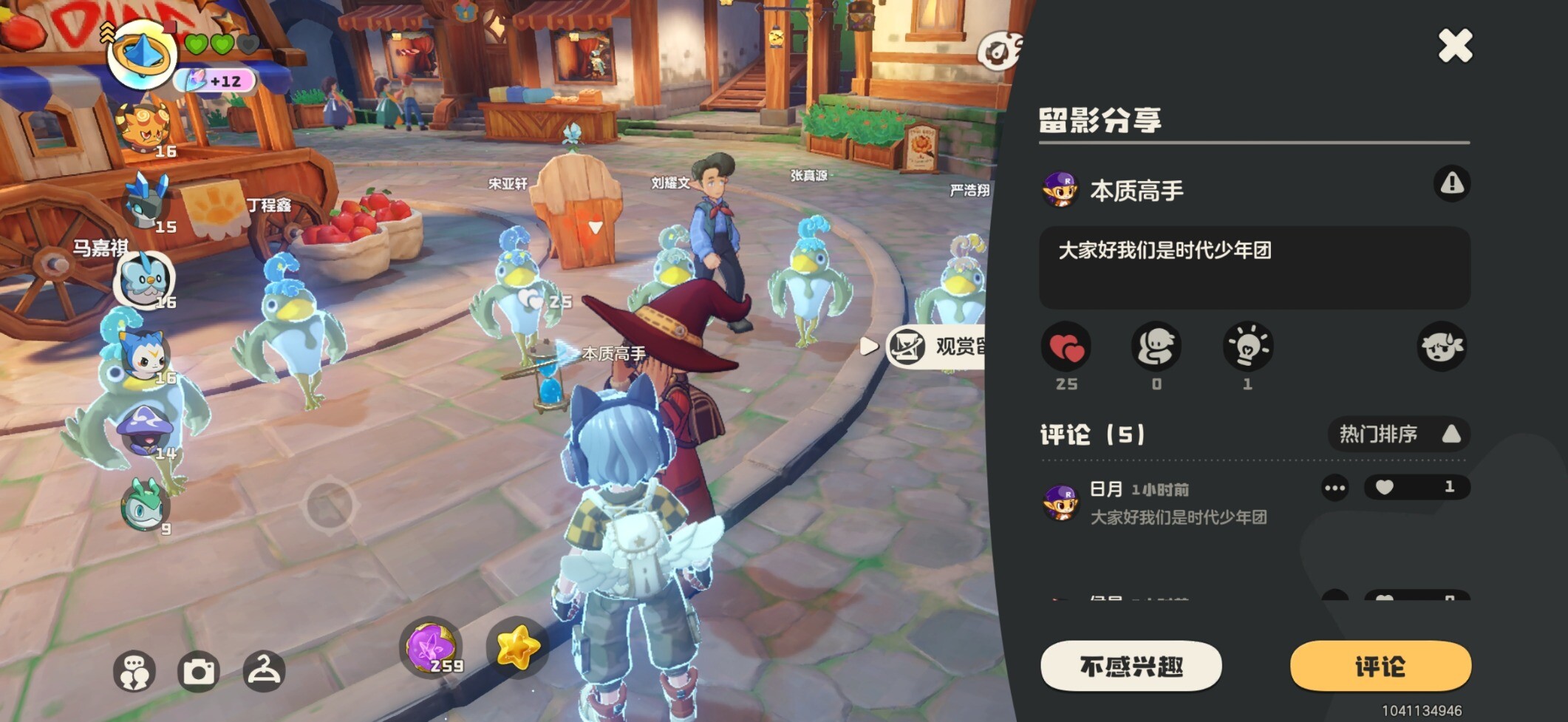Tap the yellow 评论 button
The image size is (1568, 722).
pos(1380,666)
